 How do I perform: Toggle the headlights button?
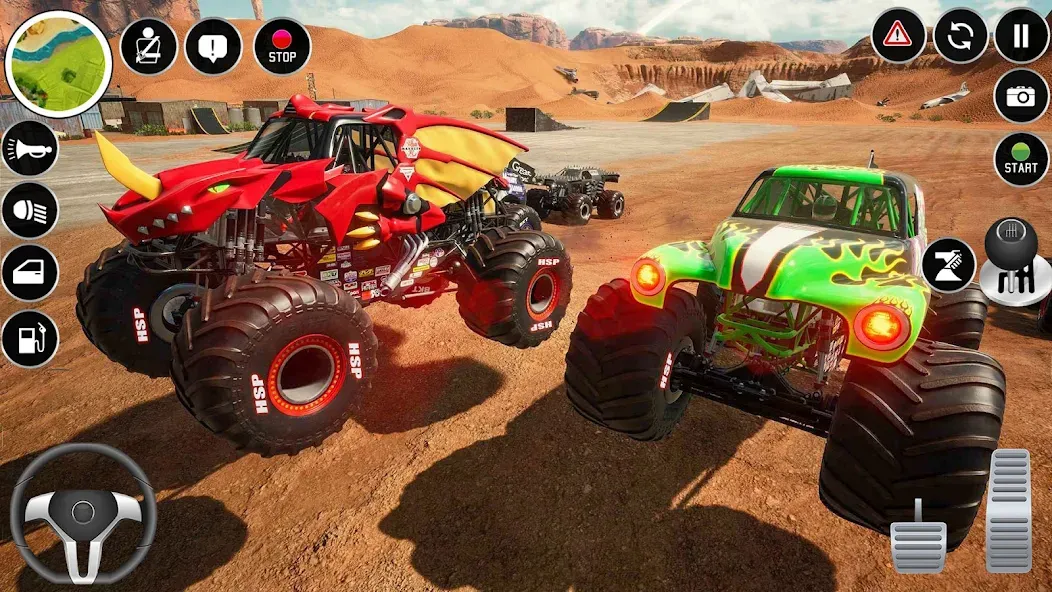[30, 210]
